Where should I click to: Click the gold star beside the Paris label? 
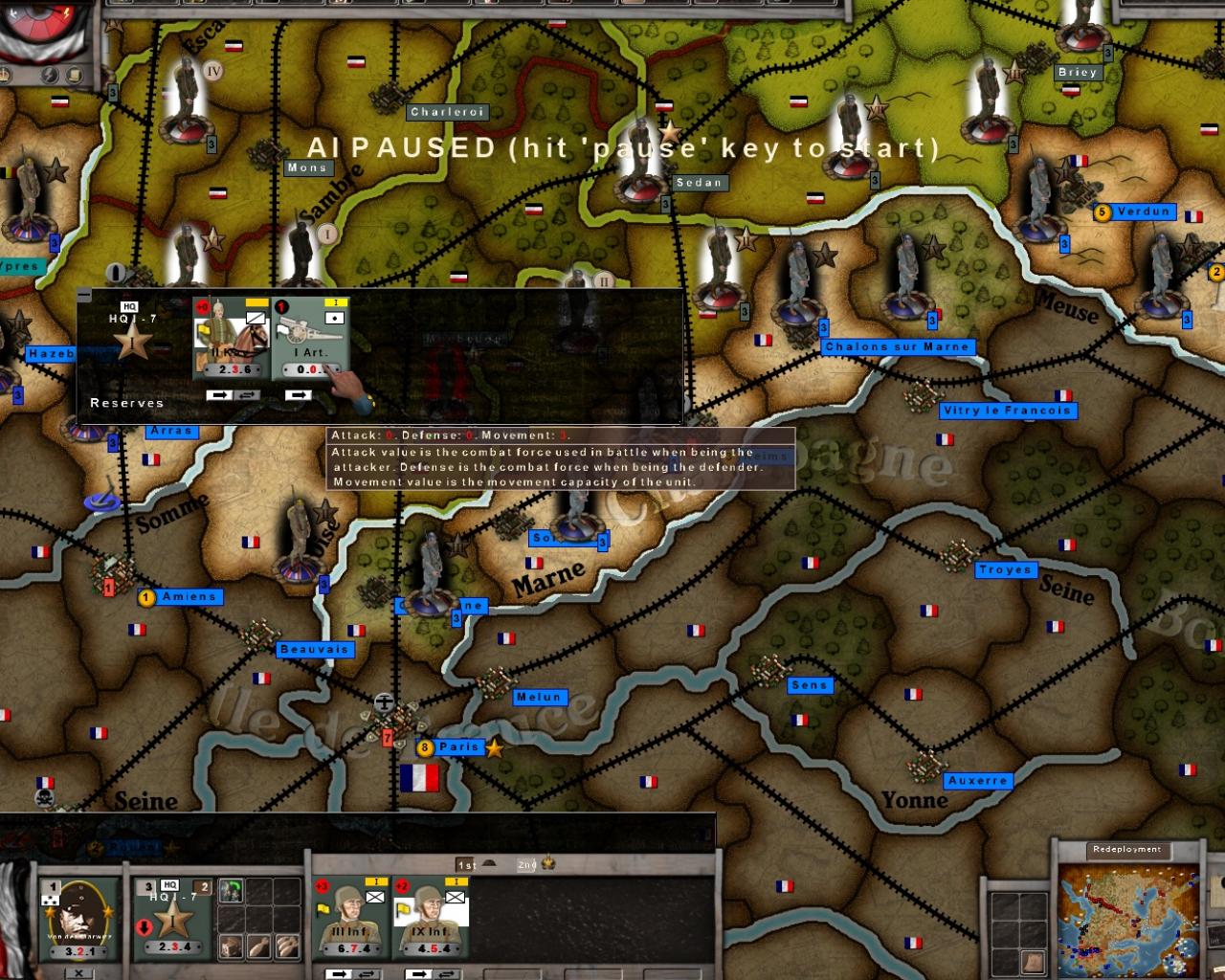[x=494, y=747]
